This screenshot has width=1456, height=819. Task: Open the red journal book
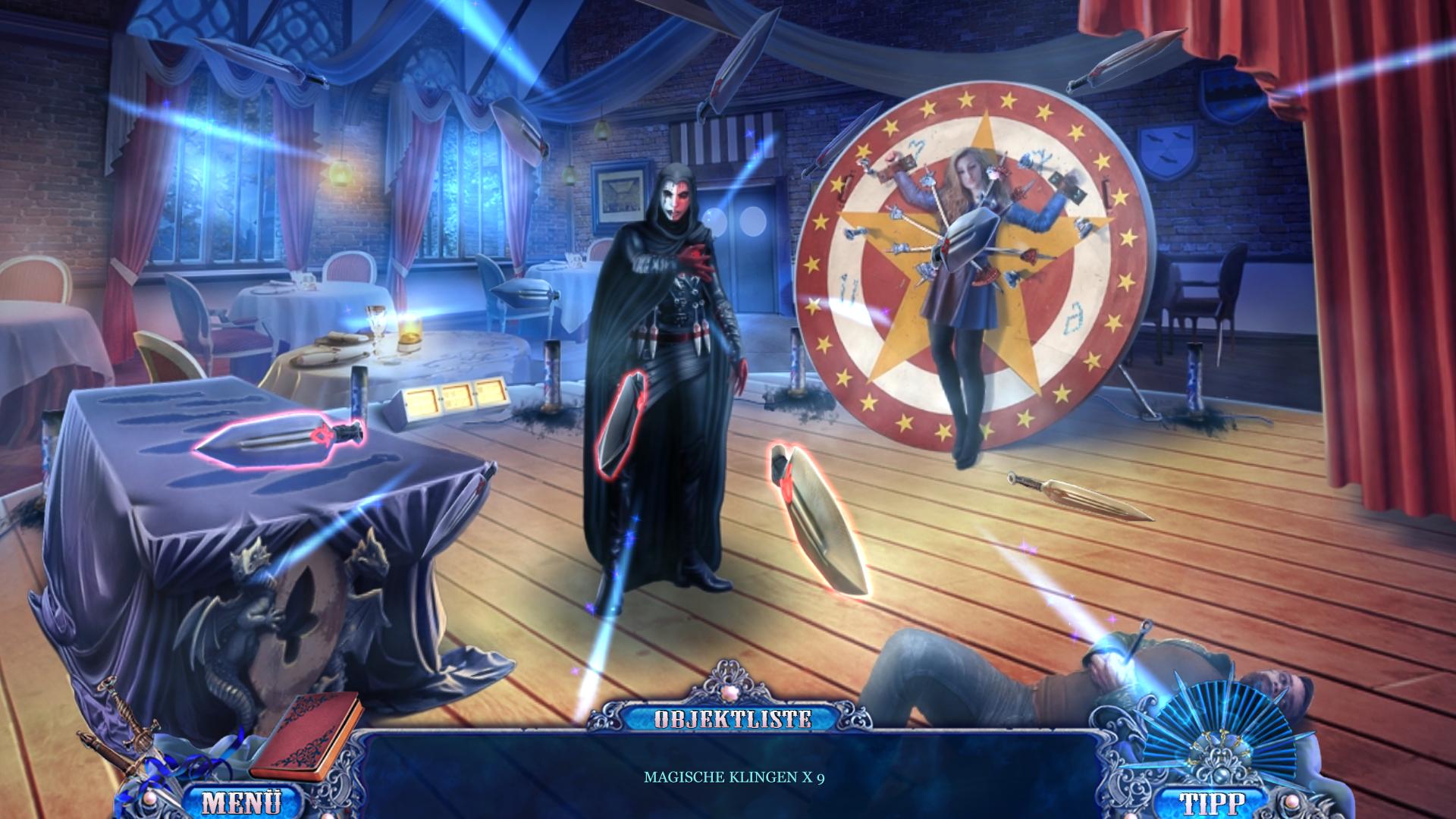[x=306, y=734]
